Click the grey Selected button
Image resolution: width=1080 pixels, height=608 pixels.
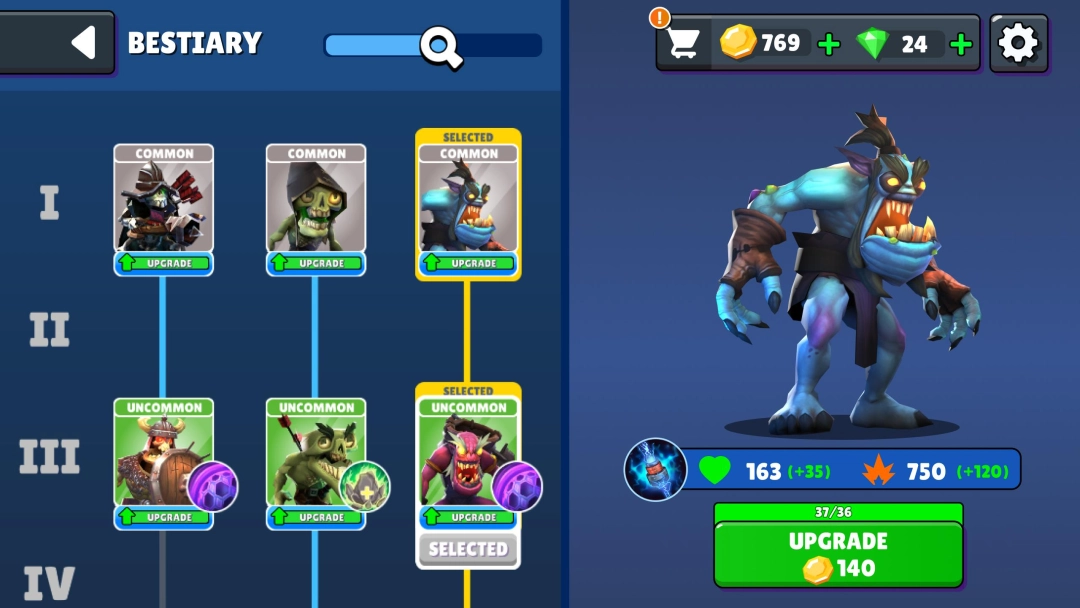pyautogui.click(x=468, y=549)
